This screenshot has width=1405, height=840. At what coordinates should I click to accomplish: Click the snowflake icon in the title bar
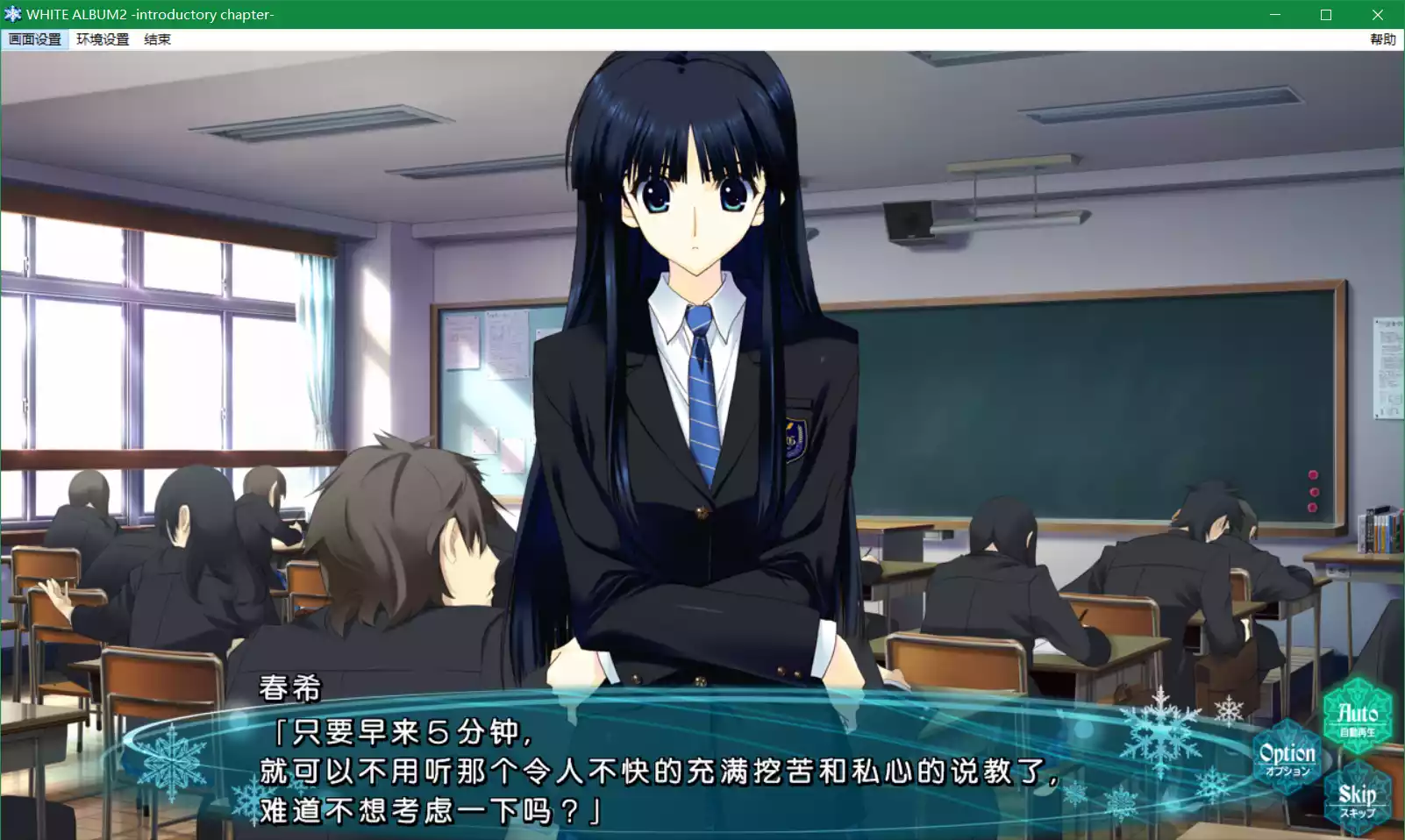[x=12, y=14]
